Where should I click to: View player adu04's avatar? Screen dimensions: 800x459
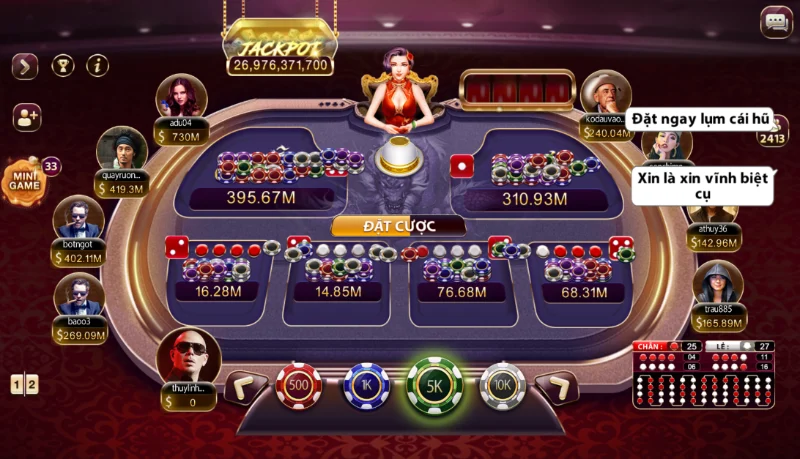coord(181,98)
